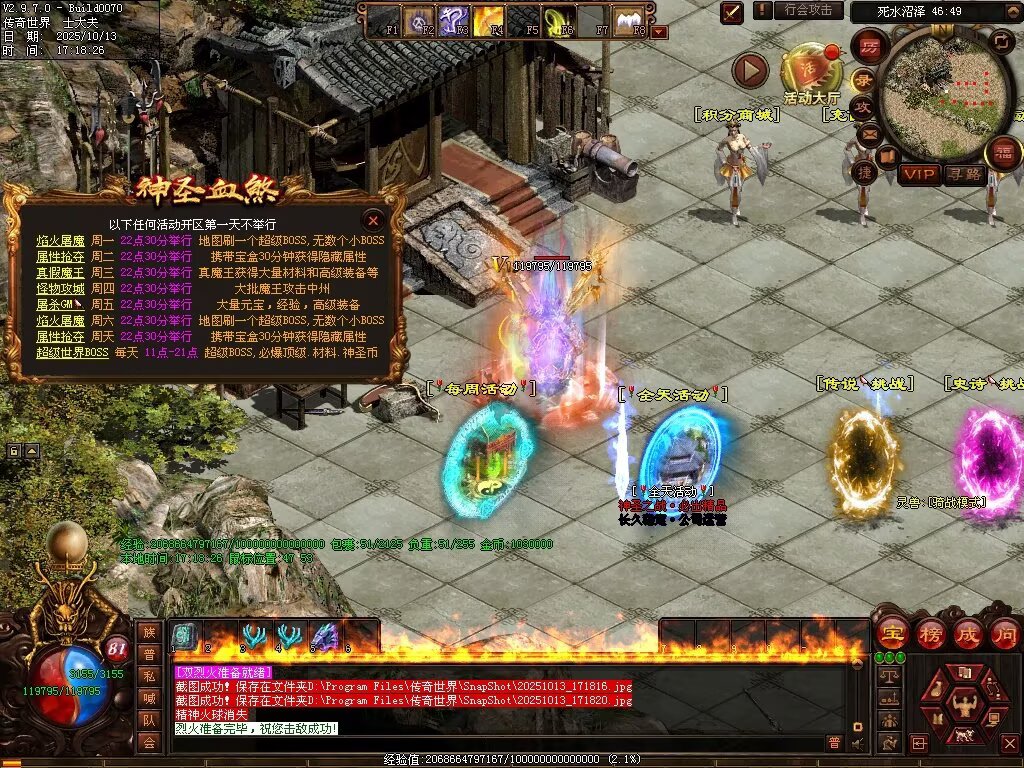Toggle the crossed-sword attack mode icon
The height and width of the screenshot is (768, 1024).
(732, 12)
